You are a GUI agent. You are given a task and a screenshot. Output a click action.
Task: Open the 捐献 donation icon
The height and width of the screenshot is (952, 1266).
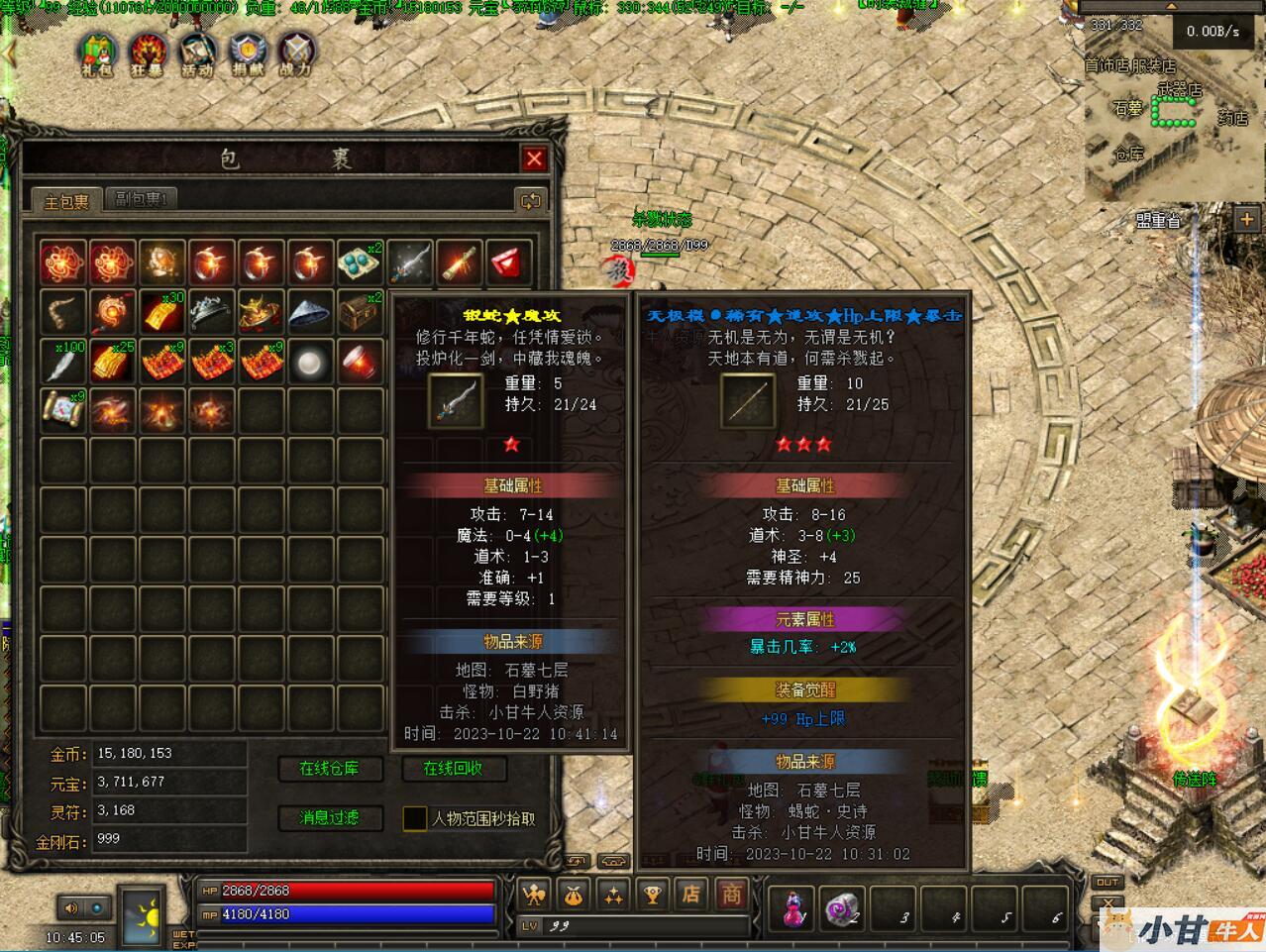coord(247,53)
